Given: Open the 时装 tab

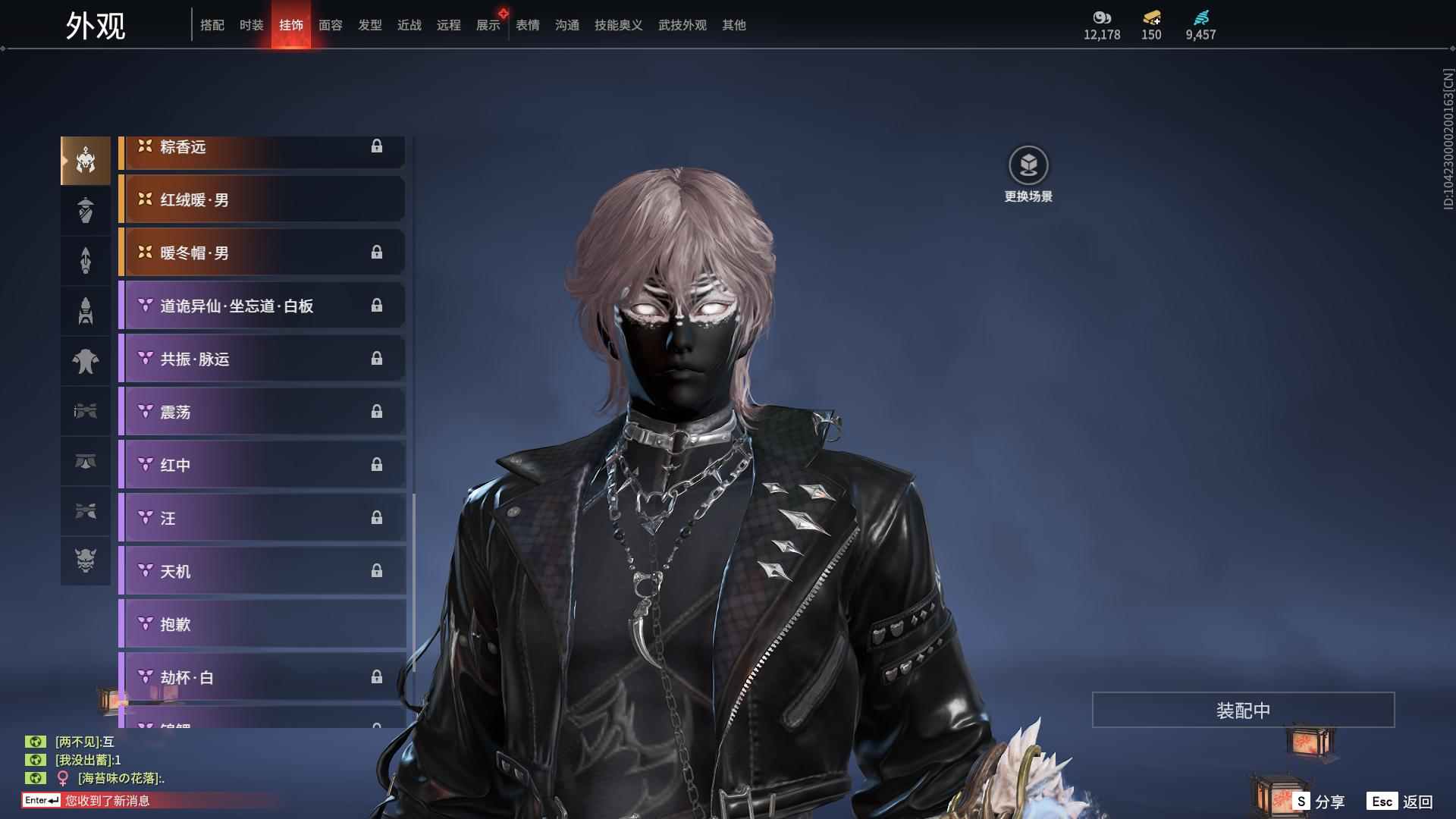Looking at the screenshot, I should click(252, 25).
